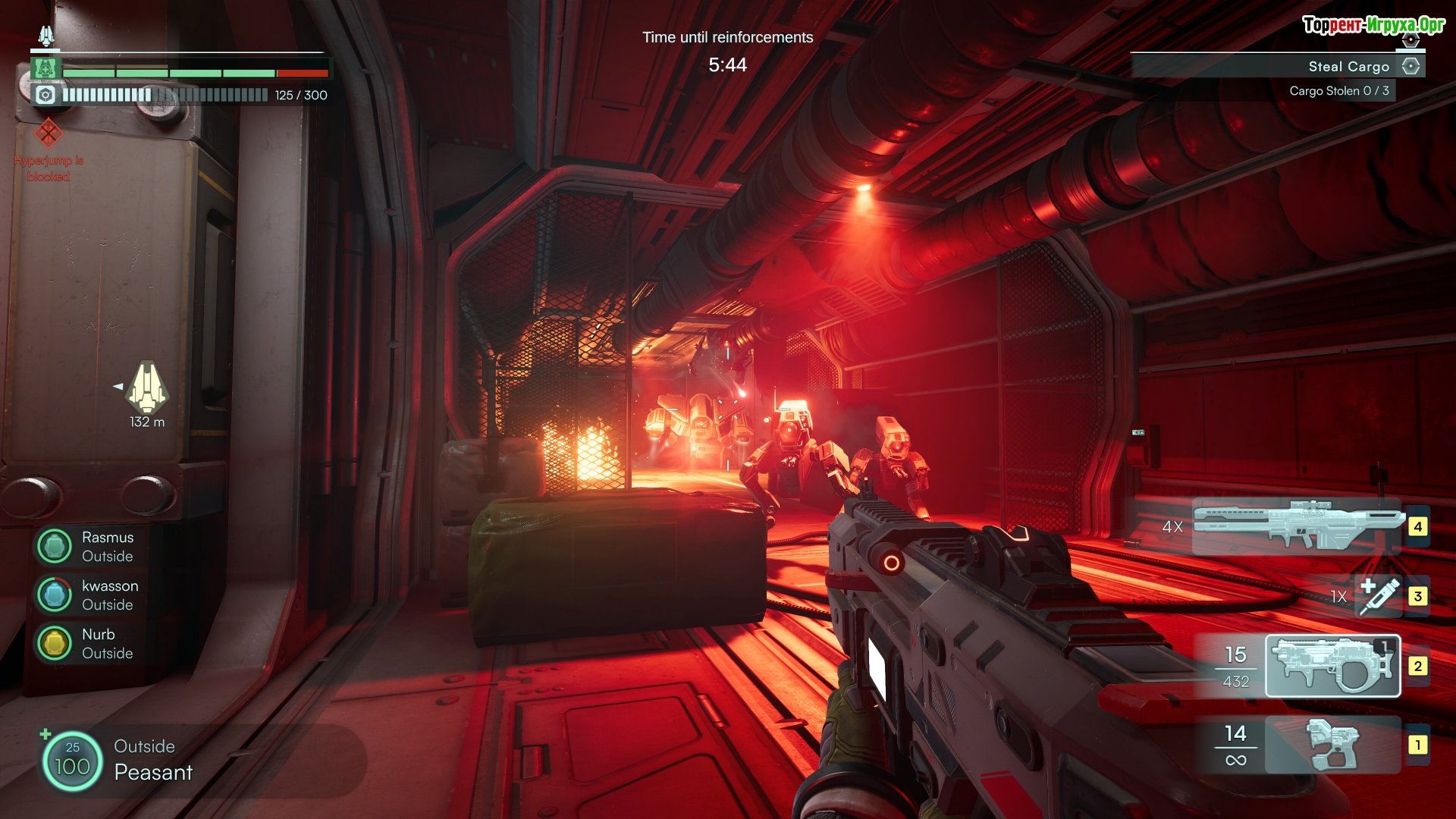1456x819 pixels.
Task: Open the Торрент-Игруха.Орг watermark link
Action: click(x=1373, y=25)
